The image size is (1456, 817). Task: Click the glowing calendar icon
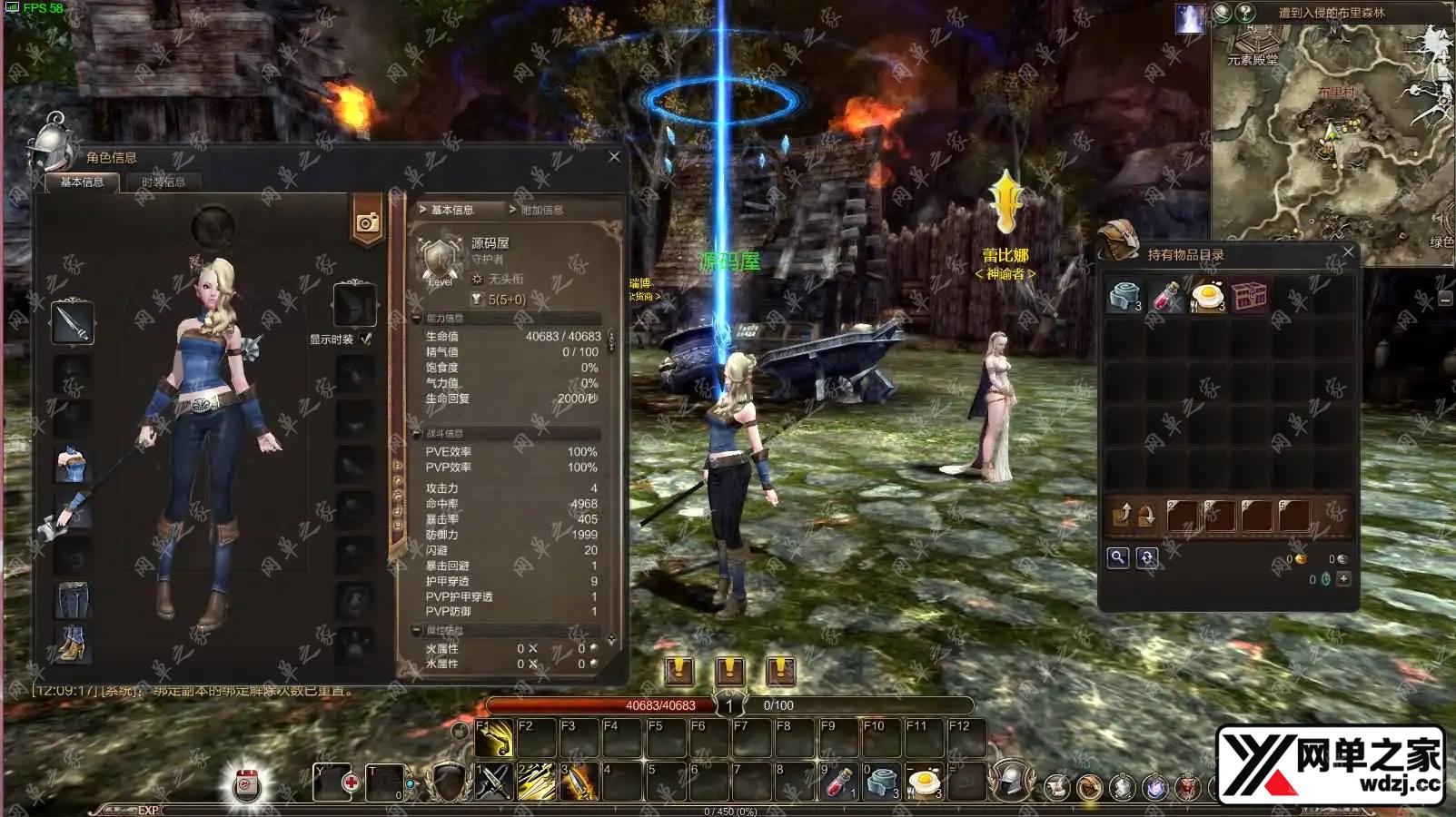tap(246, 786)
